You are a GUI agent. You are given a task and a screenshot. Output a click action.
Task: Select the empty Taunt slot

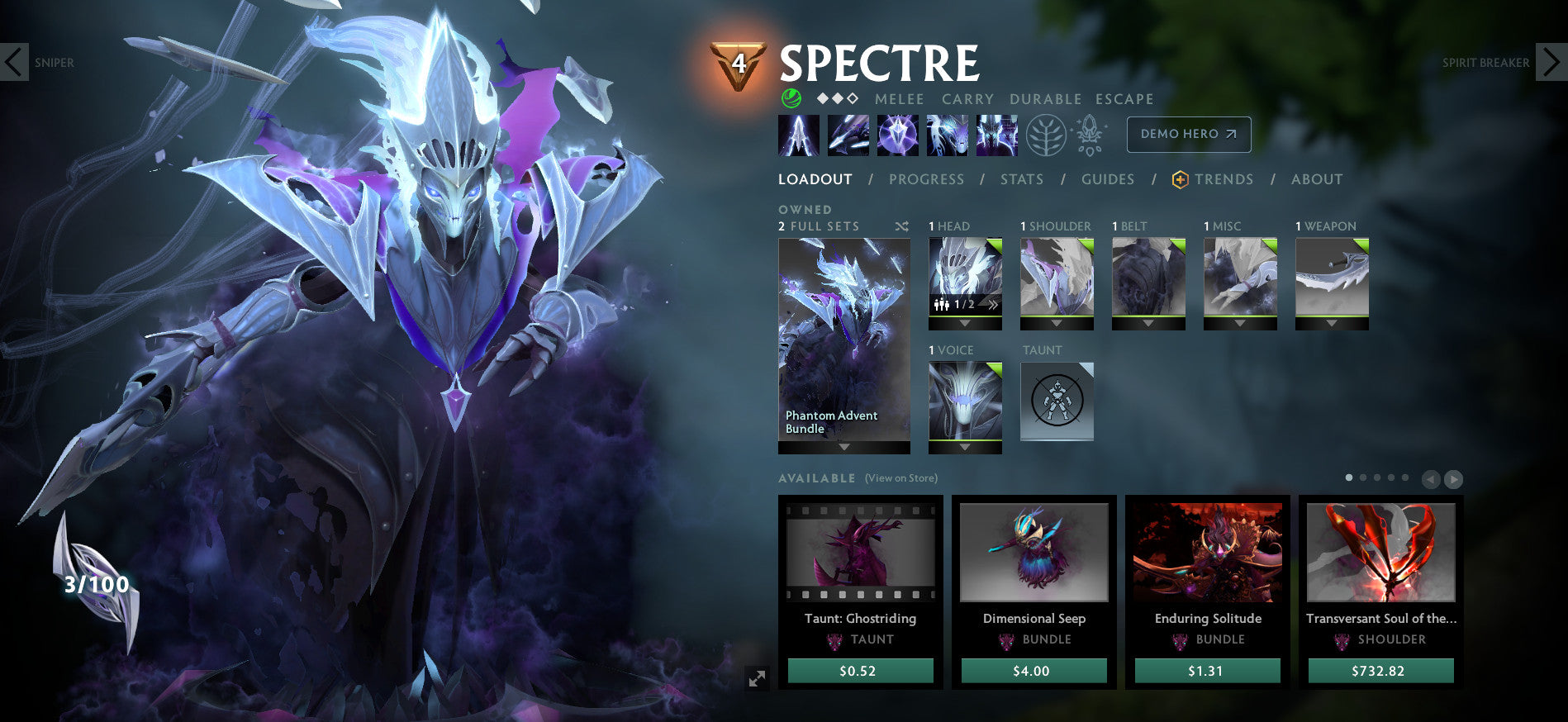(x=1057, y=401)
